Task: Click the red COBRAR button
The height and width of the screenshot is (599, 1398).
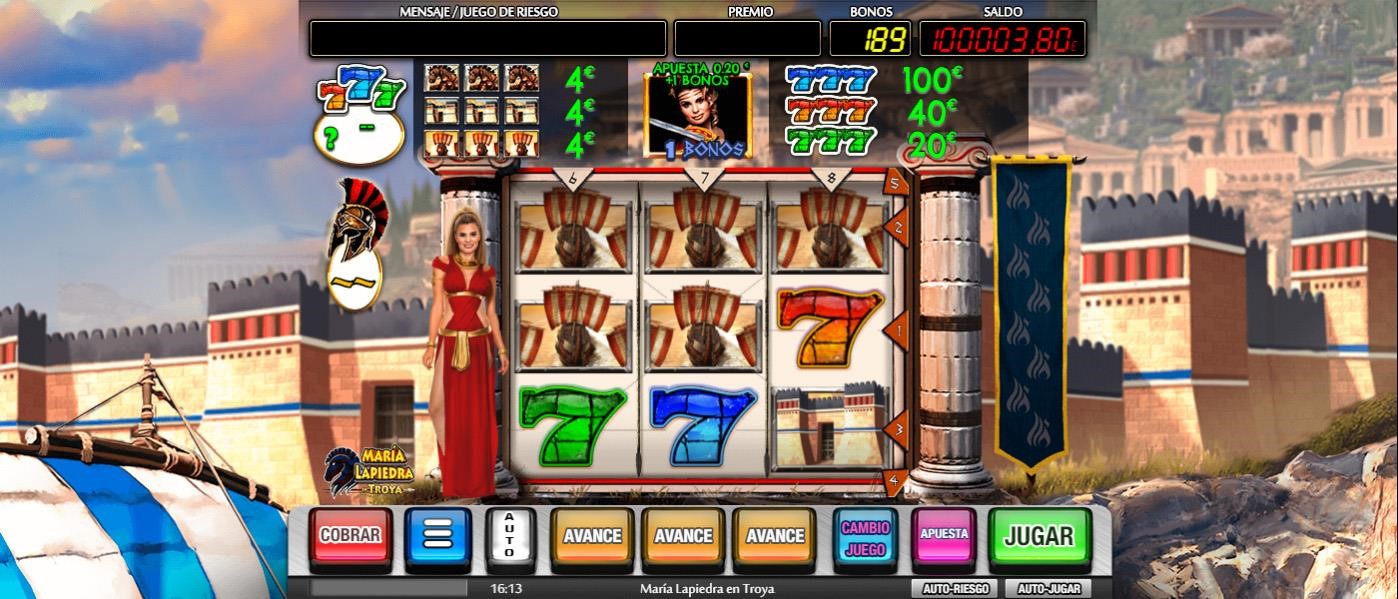Action: coord(349,535)
